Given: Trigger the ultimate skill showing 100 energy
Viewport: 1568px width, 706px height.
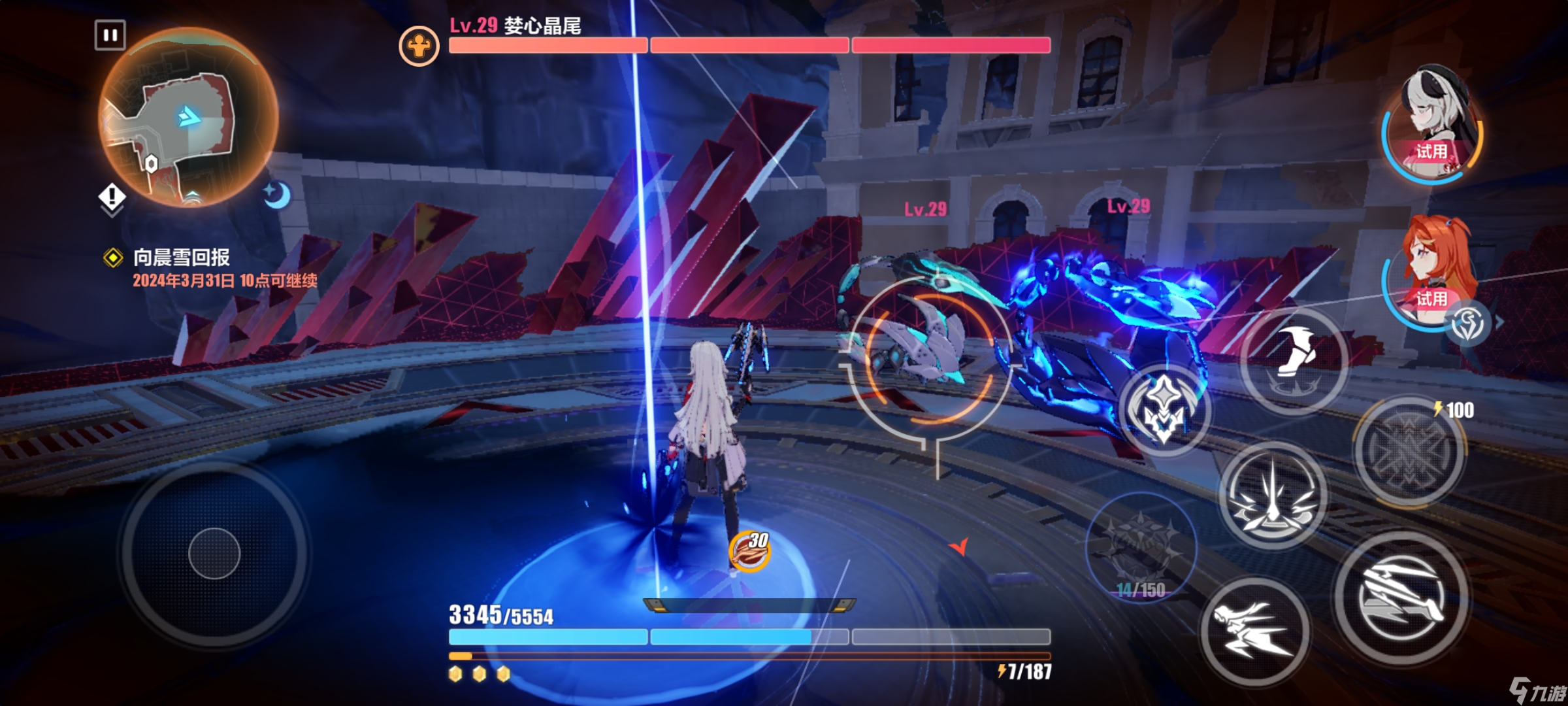Looking at the screenshot, I should 1409,451.
